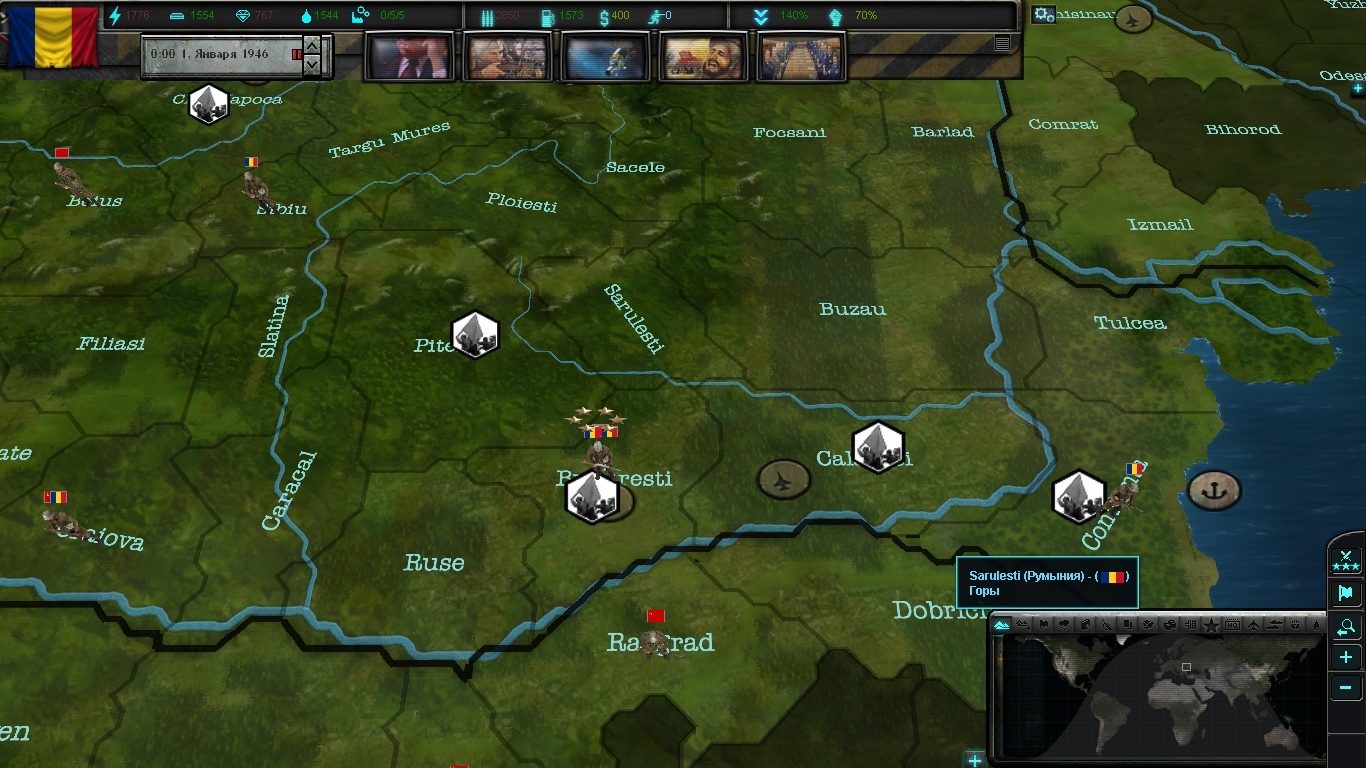Increase game speed with the up arrow
The width and height of the screenshot is (1366, 768).
[313, 46]
